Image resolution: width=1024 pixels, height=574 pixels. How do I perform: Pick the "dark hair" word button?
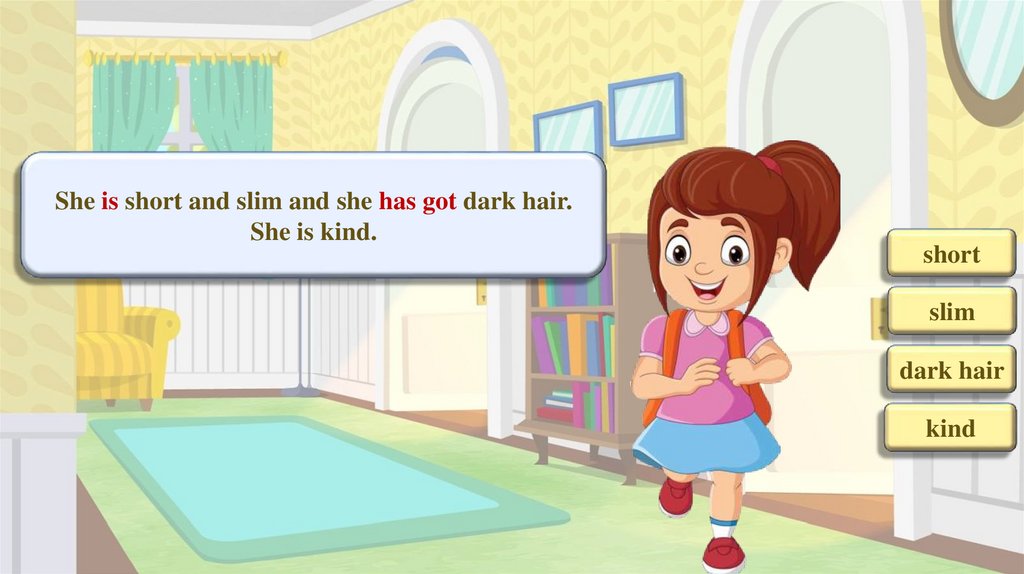[951, 372]
